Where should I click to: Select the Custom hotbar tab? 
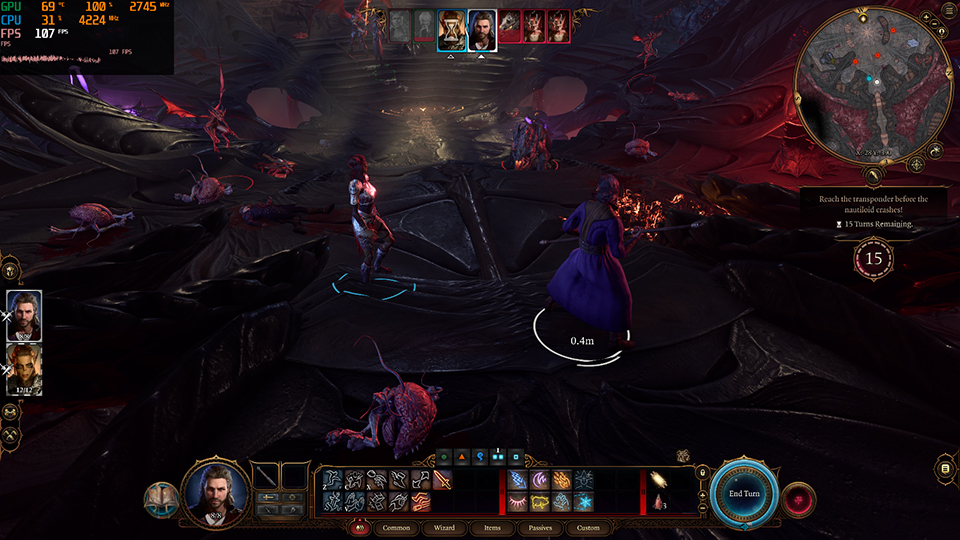(589, 528)
